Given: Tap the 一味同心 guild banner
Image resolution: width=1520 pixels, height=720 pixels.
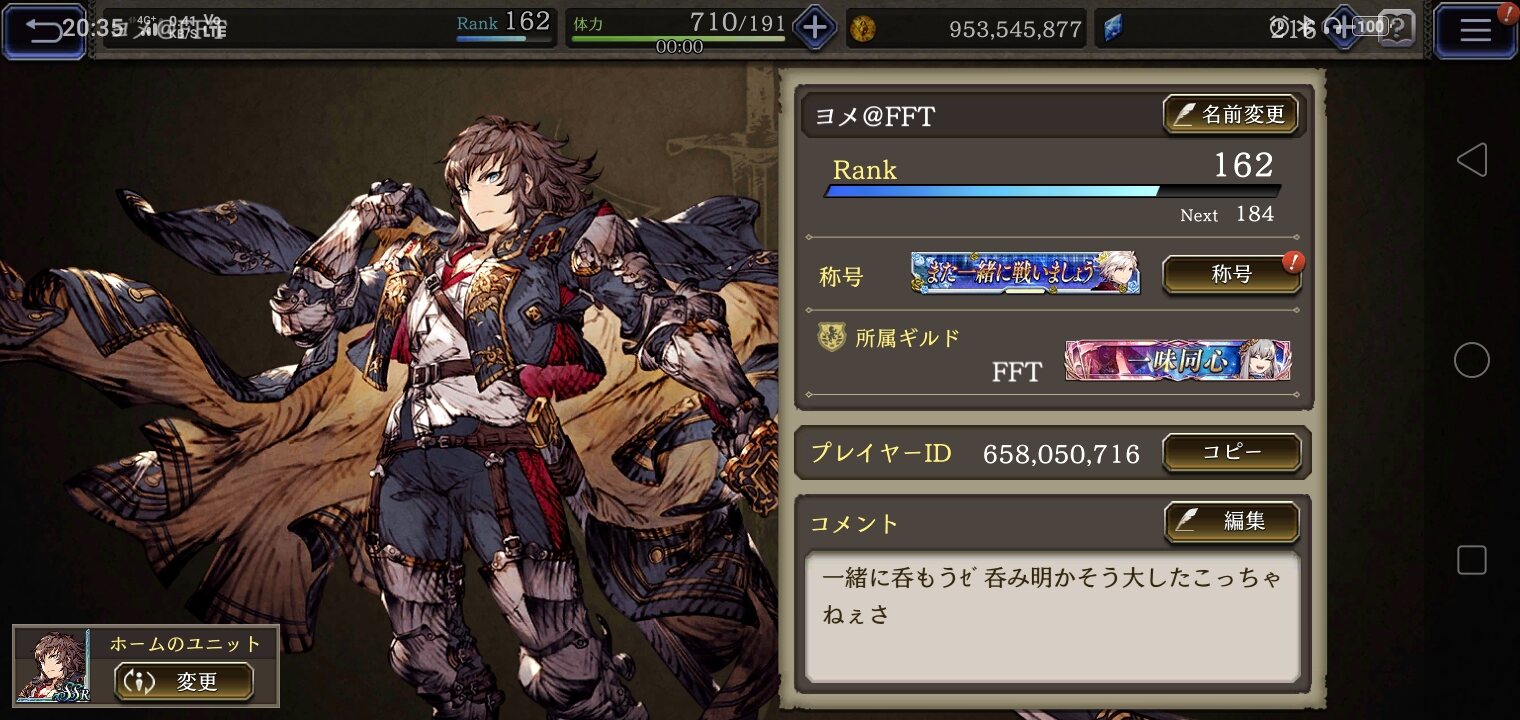Looking at the screenshot, I should tap(1177, 360).
